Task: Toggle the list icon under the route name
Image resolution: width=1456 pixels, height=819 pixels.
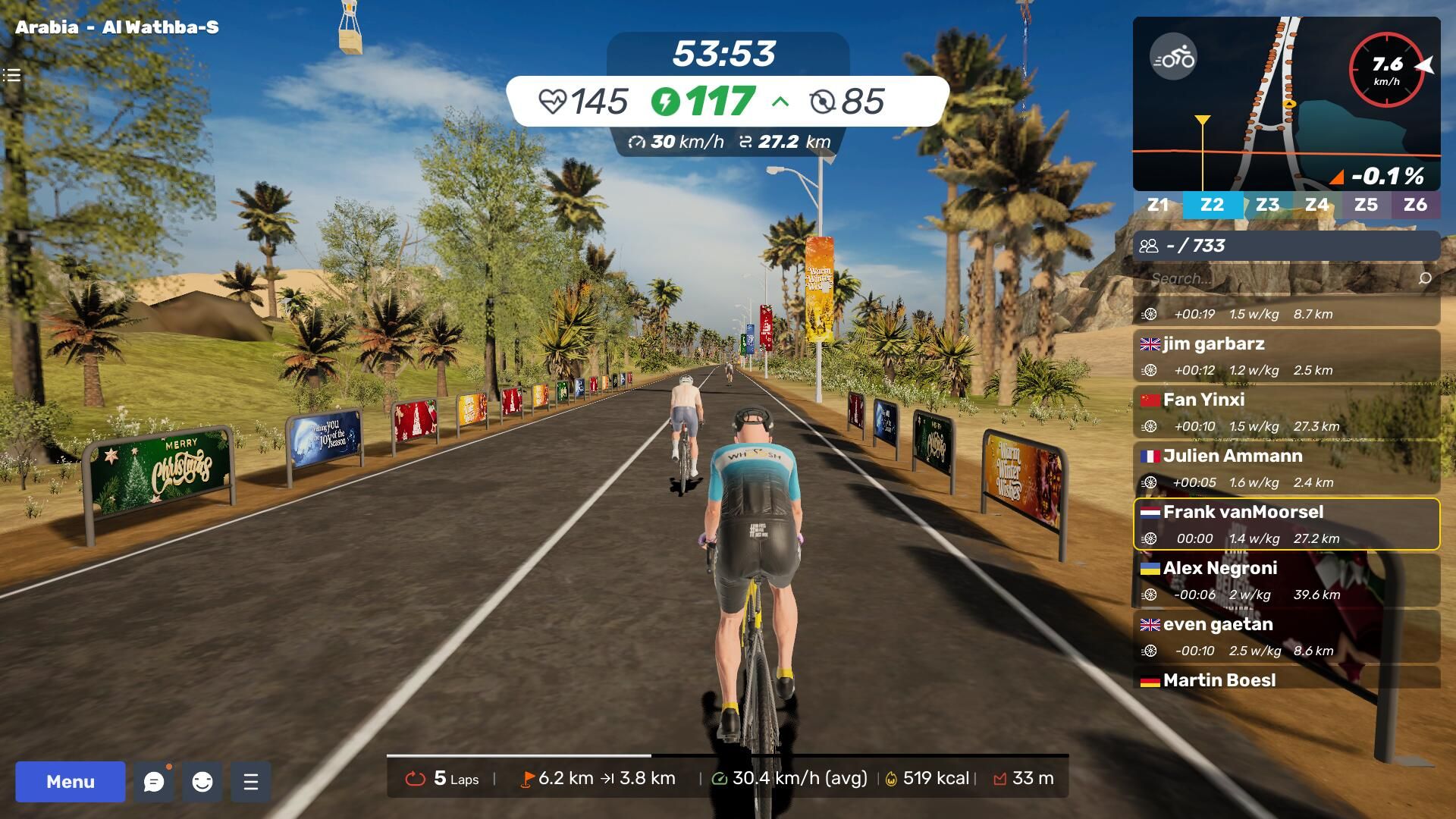Action: 11,75
